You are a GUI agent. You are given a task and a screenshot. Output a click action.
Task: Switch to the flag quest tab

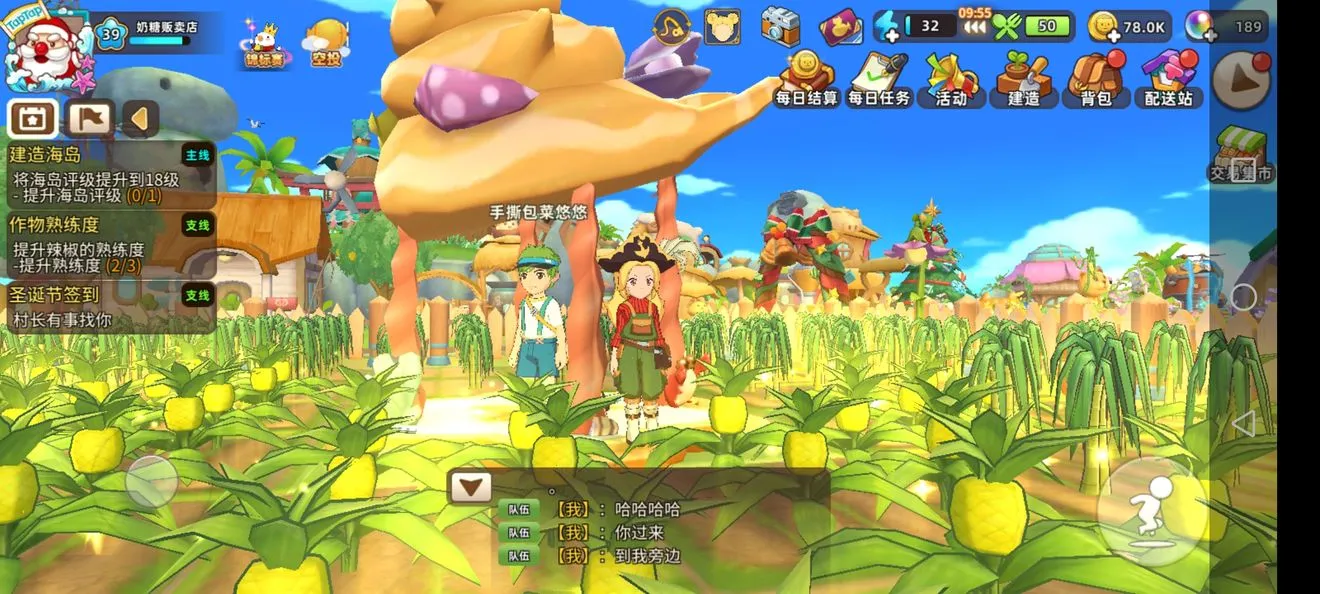pos(89,119)
